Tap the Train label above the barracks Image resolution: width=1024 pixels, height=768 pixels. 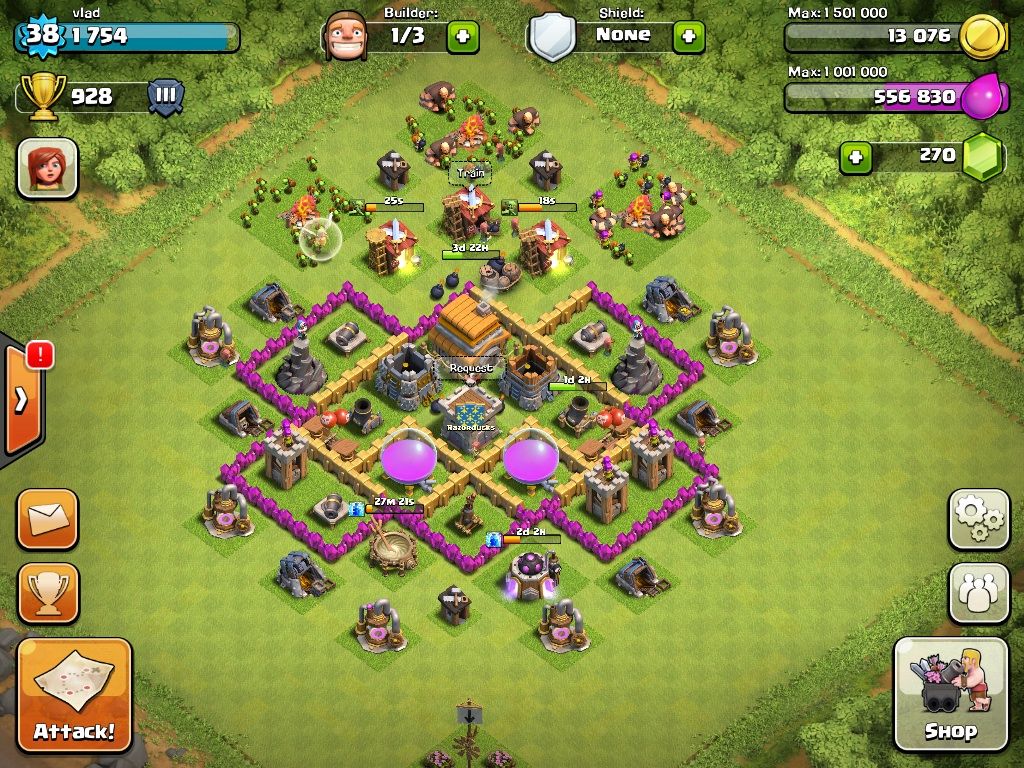pyautogui.click(x=470, y=172)
